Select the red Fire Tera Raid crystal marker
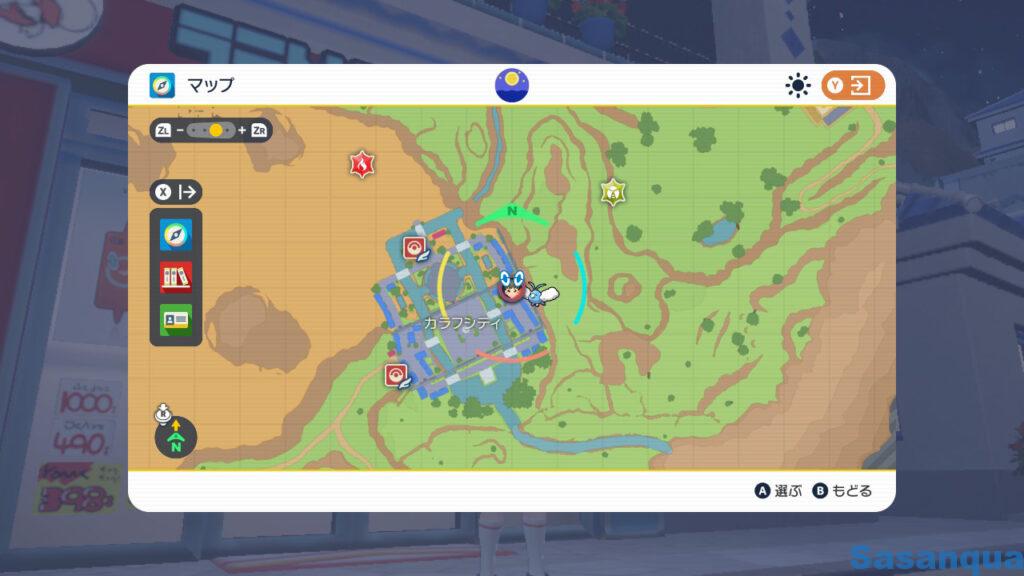Image resolution: width=1024 pixels, height=576 pixels. tap(361, 164)
